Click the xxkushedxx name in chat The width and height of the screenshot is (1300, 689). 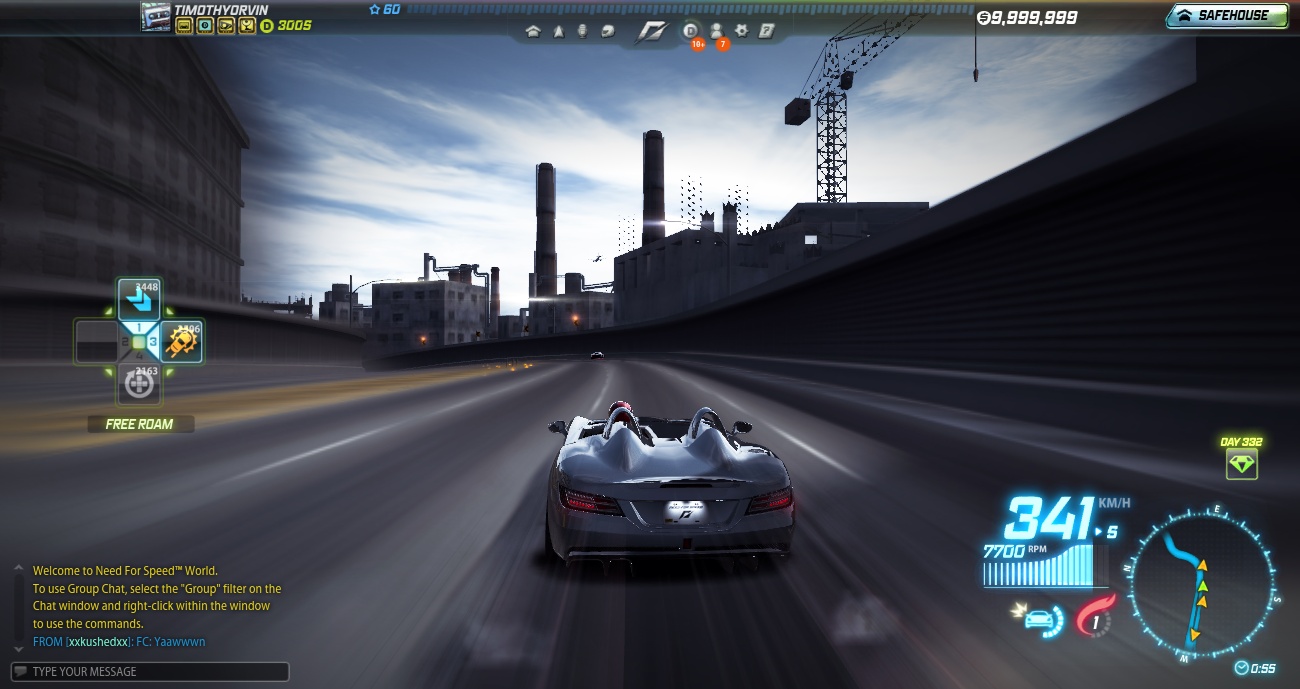(x=97, y=642)
